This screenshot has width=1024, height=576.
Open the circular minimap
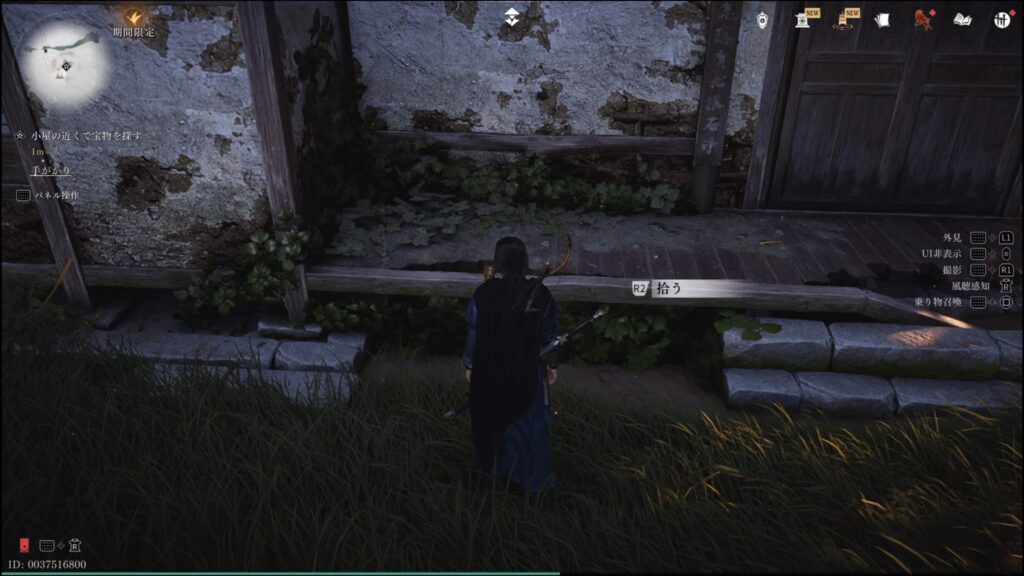click(x=65, y=64)
